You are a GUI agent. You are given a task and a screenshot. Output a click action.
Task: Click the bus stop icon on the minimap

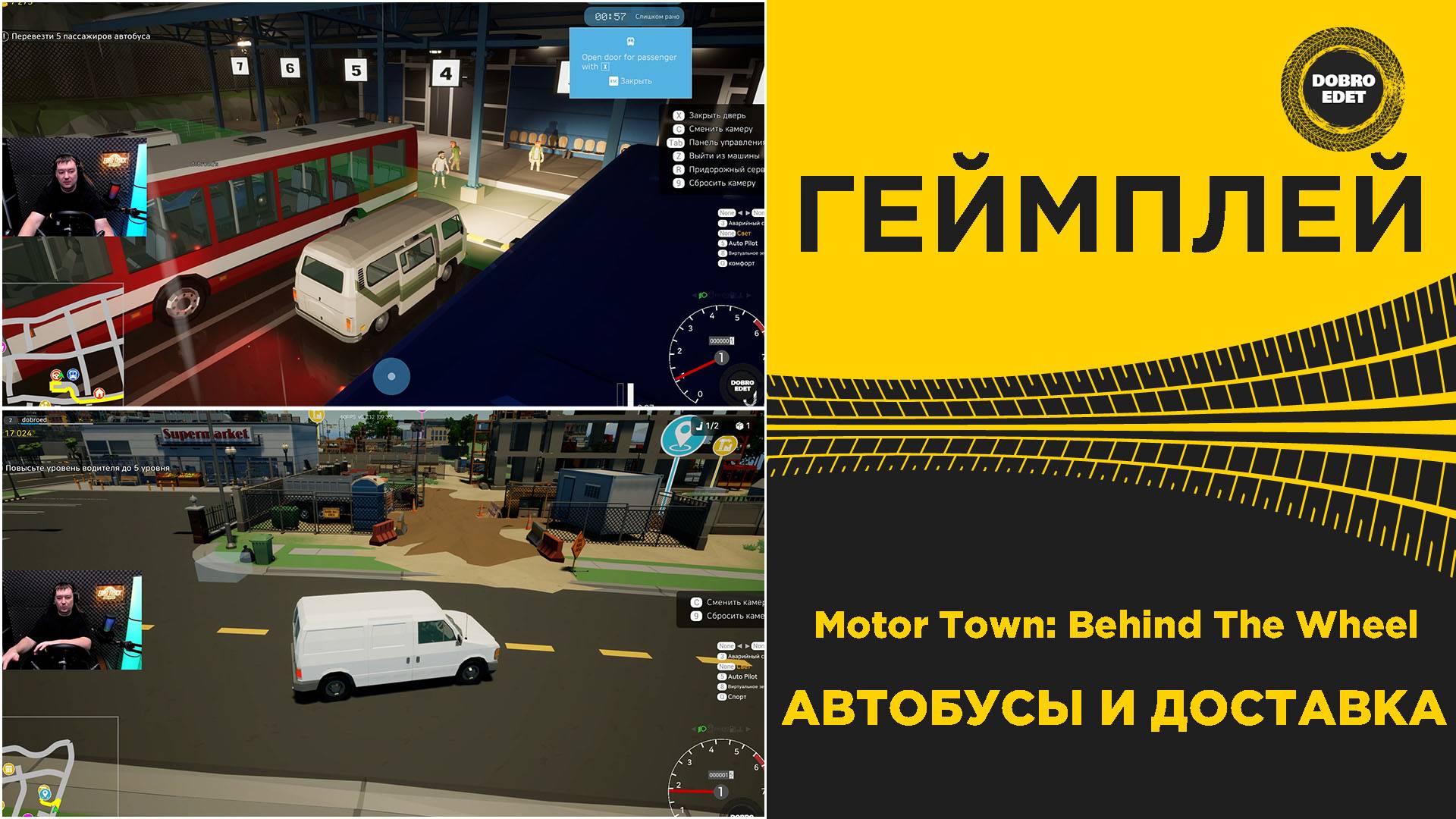74,375
